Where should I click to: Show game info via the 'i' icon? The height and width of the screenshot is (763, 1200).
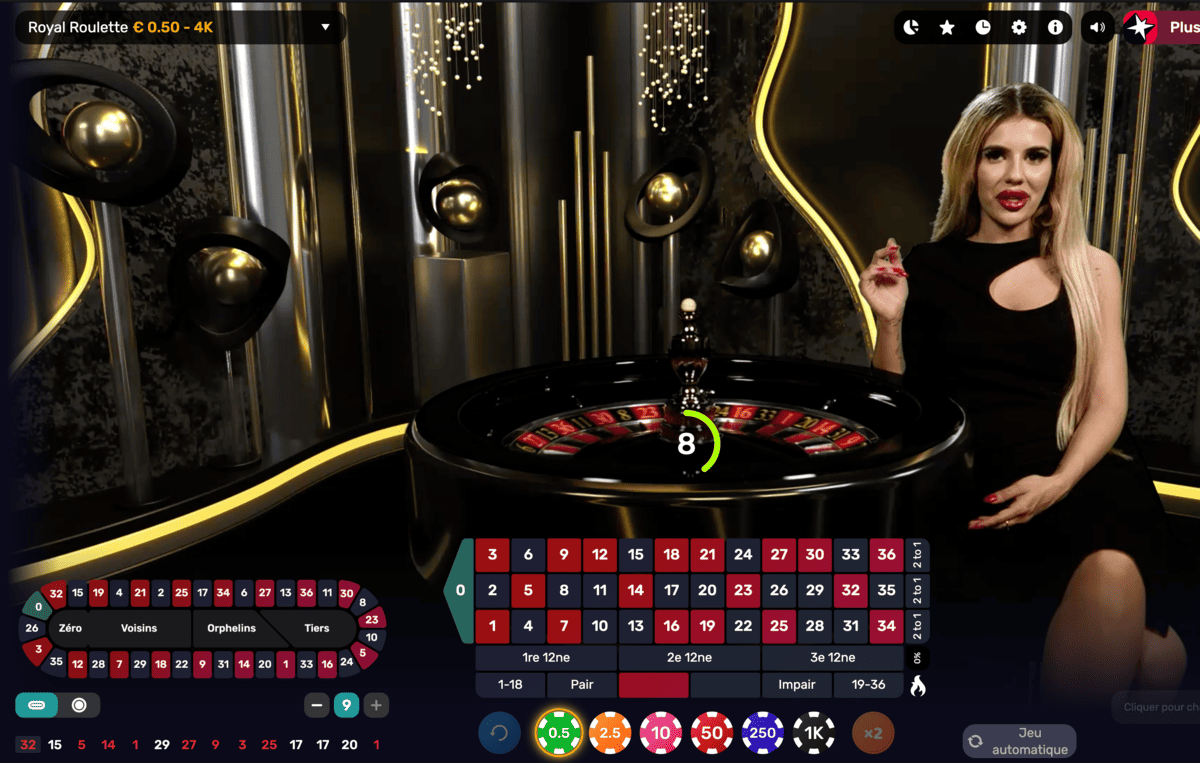click(x=1055, y=28)
